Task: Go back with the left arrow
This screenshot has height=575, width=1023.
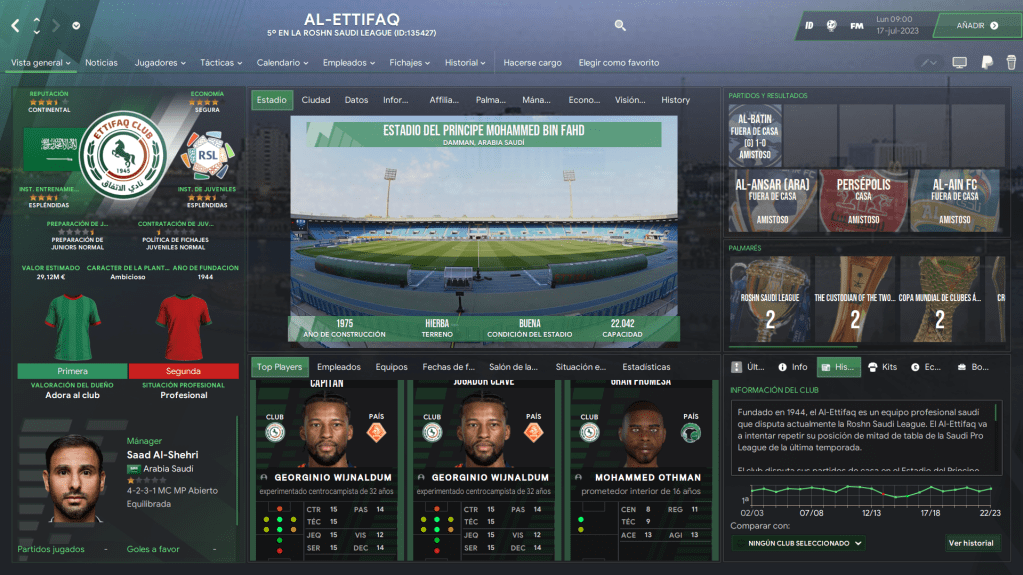Action: [15, 25]
